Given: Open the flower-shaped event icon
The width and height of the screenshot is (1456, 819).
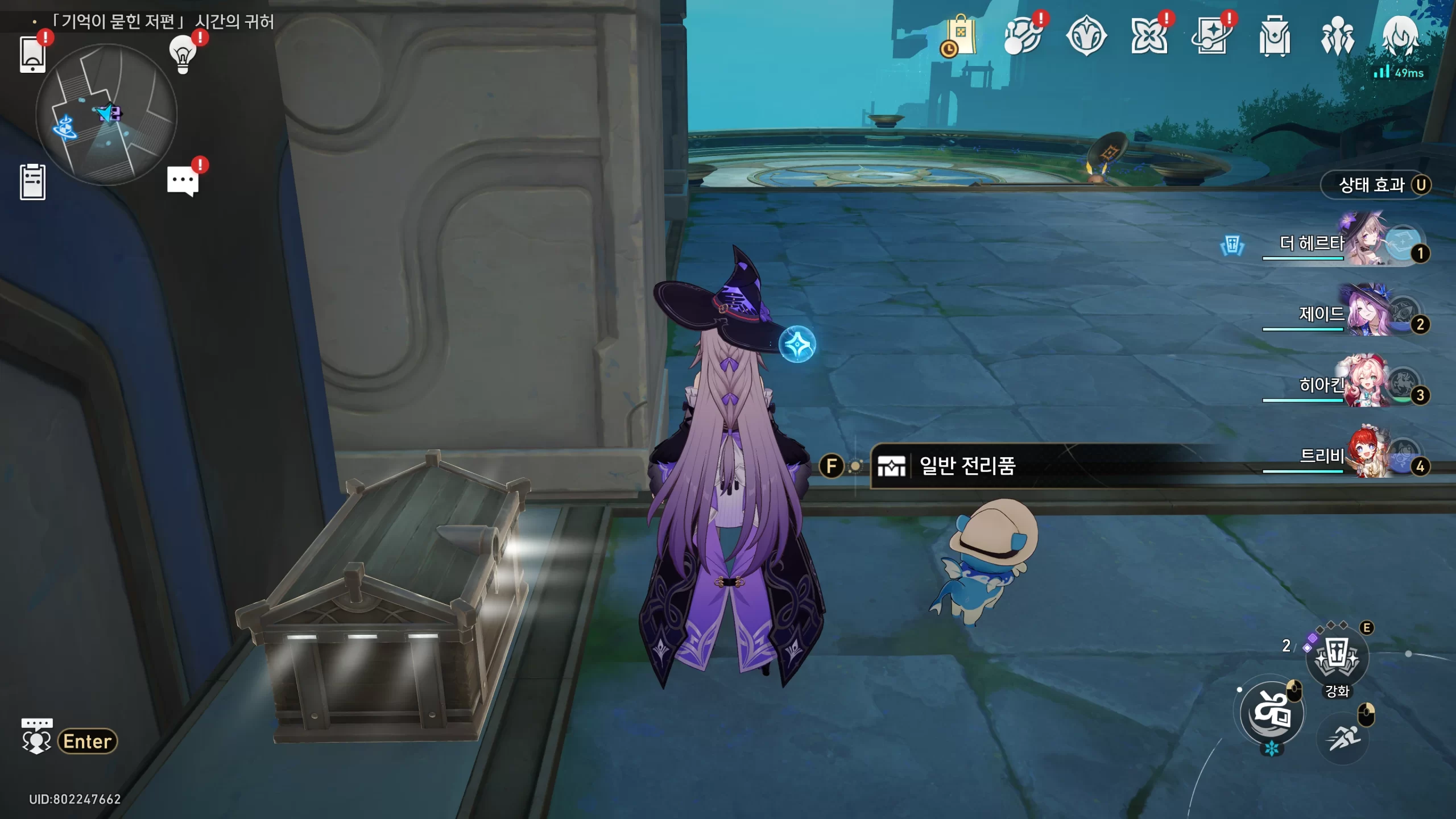Looking at the screenshot, I should (1148, 36).
